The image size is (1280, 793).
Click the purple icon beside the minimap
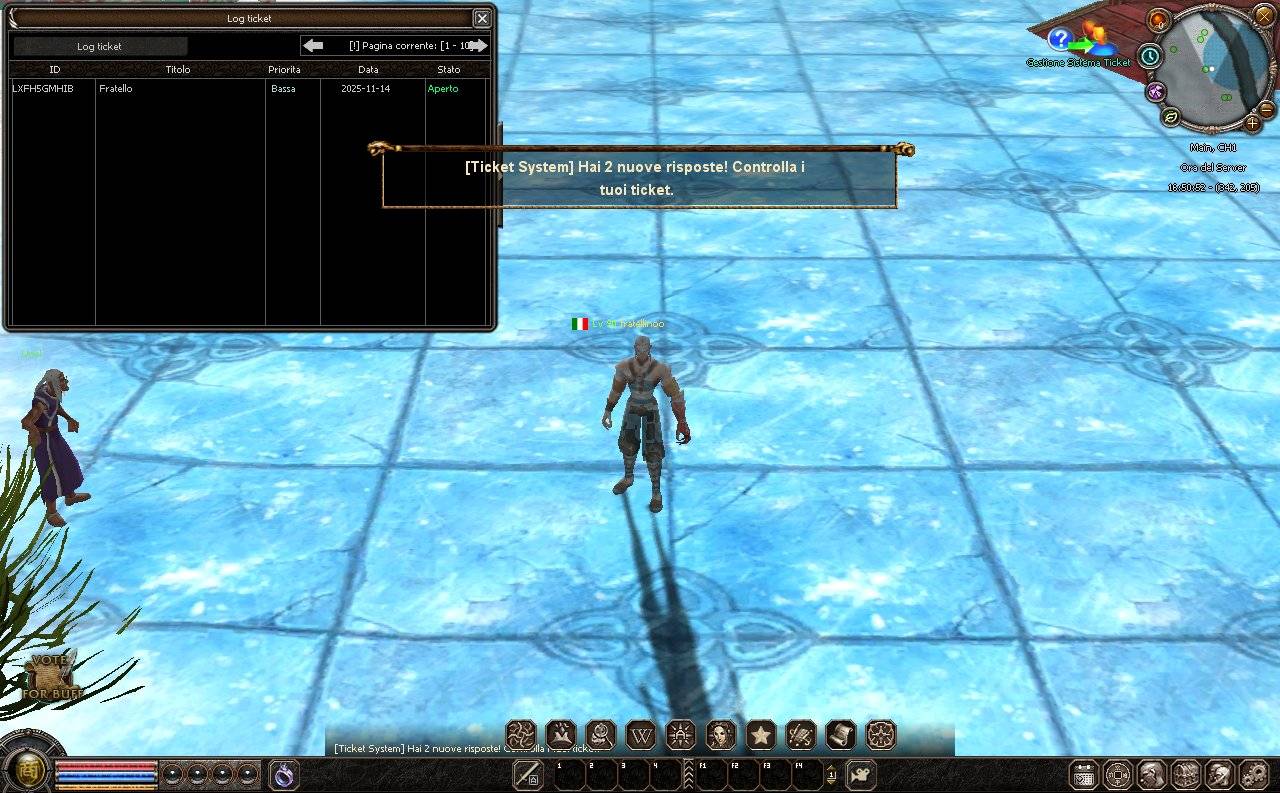click(1156, 91)
